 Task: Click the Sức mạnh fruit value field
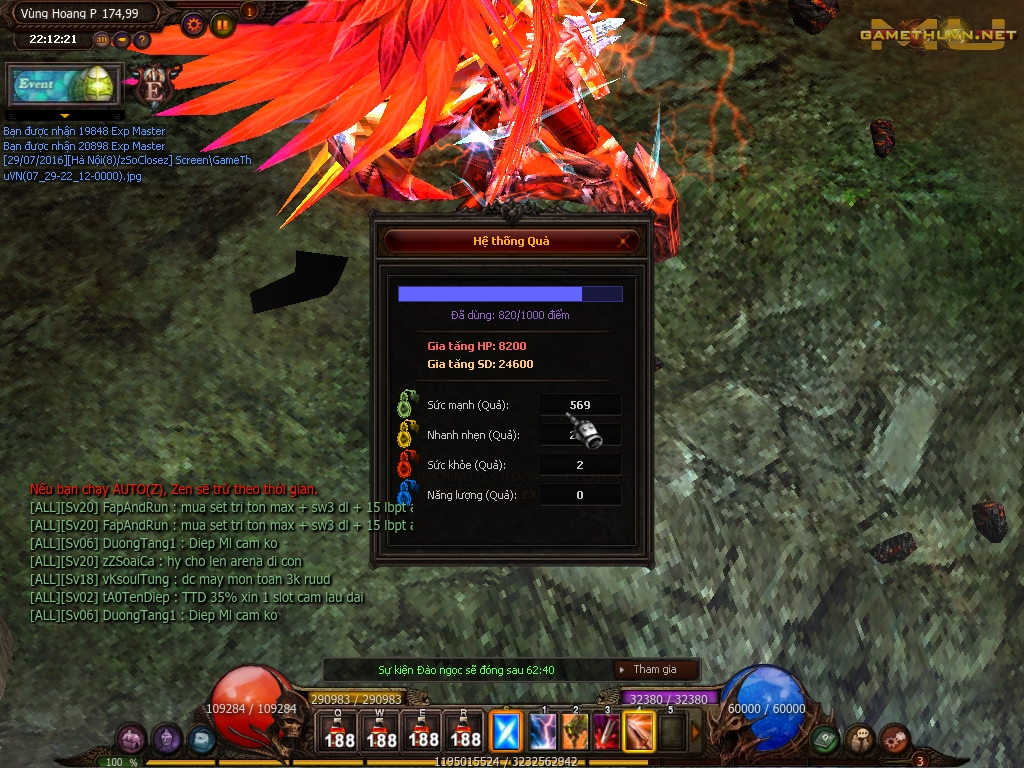click(x=580, y=405)
